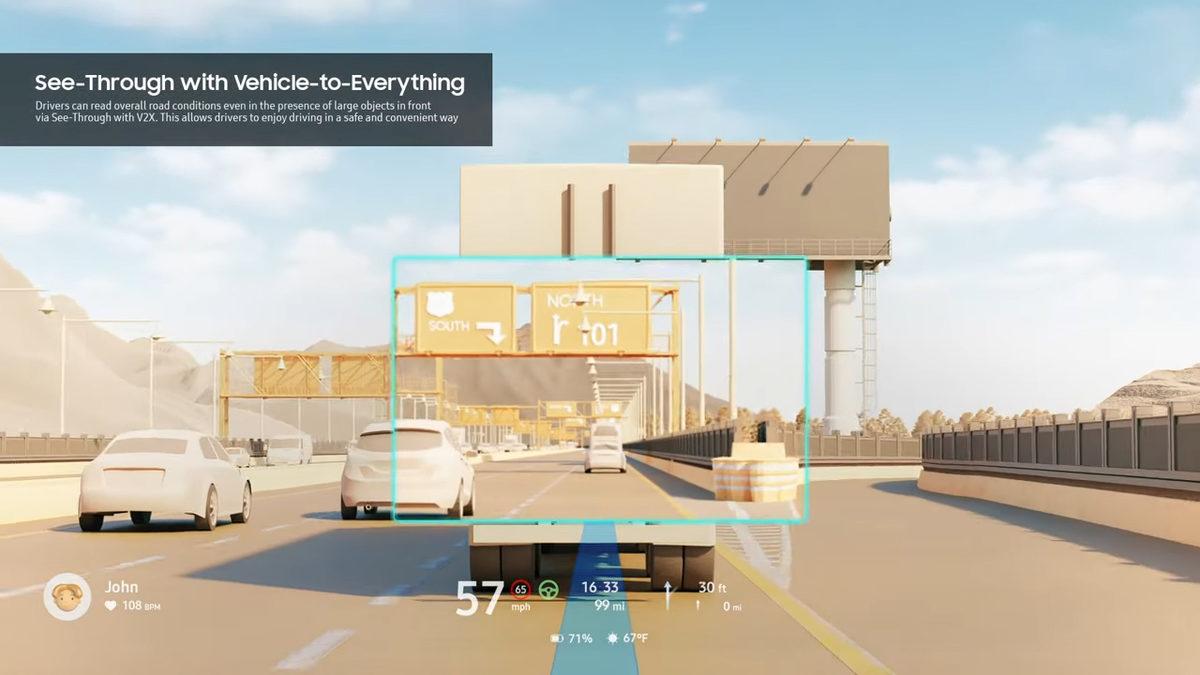Open John's driver profile avatar
Screen dimensions: 1200x675
click(67, 596)
